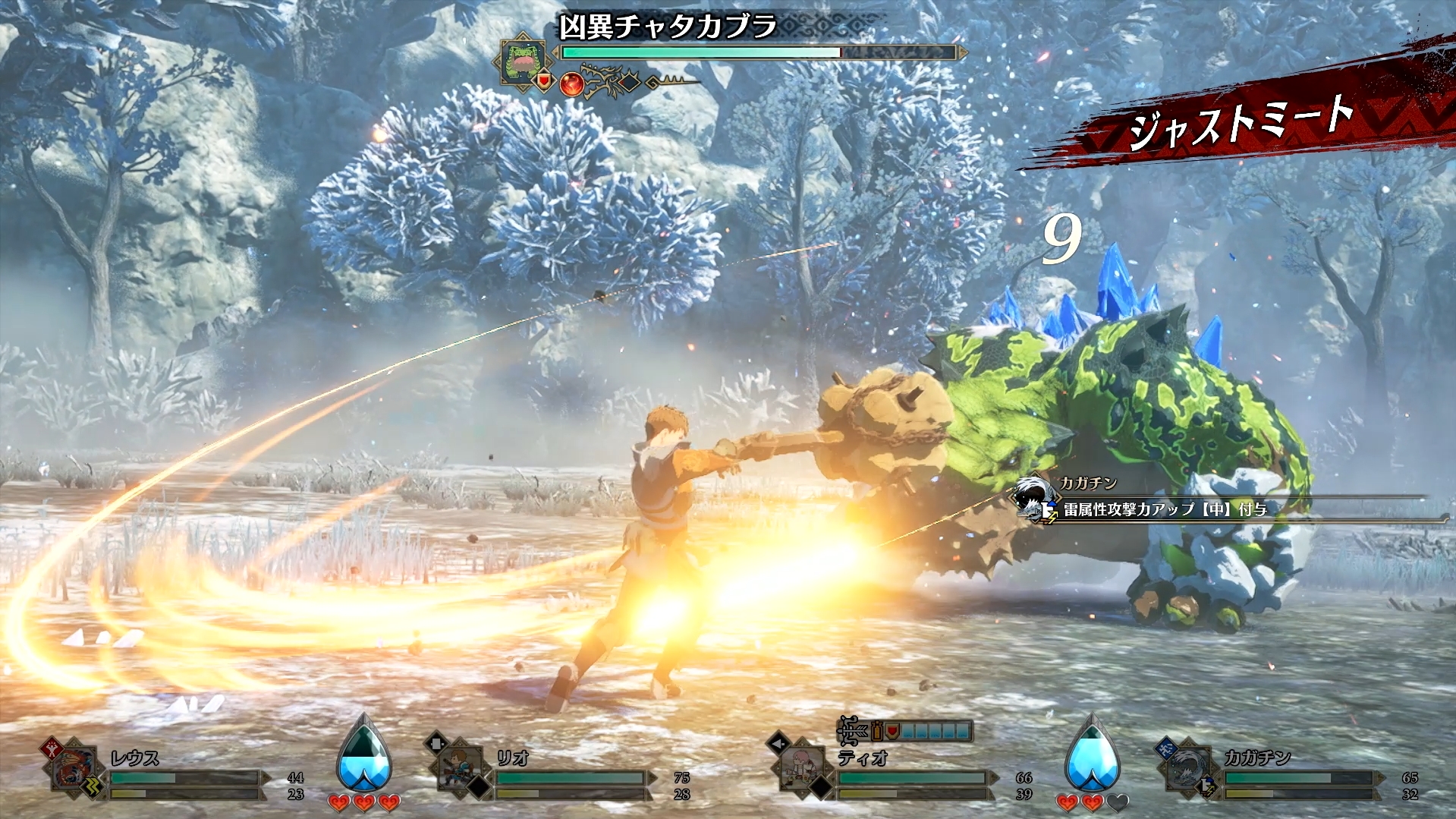
Task: Click the red shield icon on enemy portrait
Action: pos(543,80)
